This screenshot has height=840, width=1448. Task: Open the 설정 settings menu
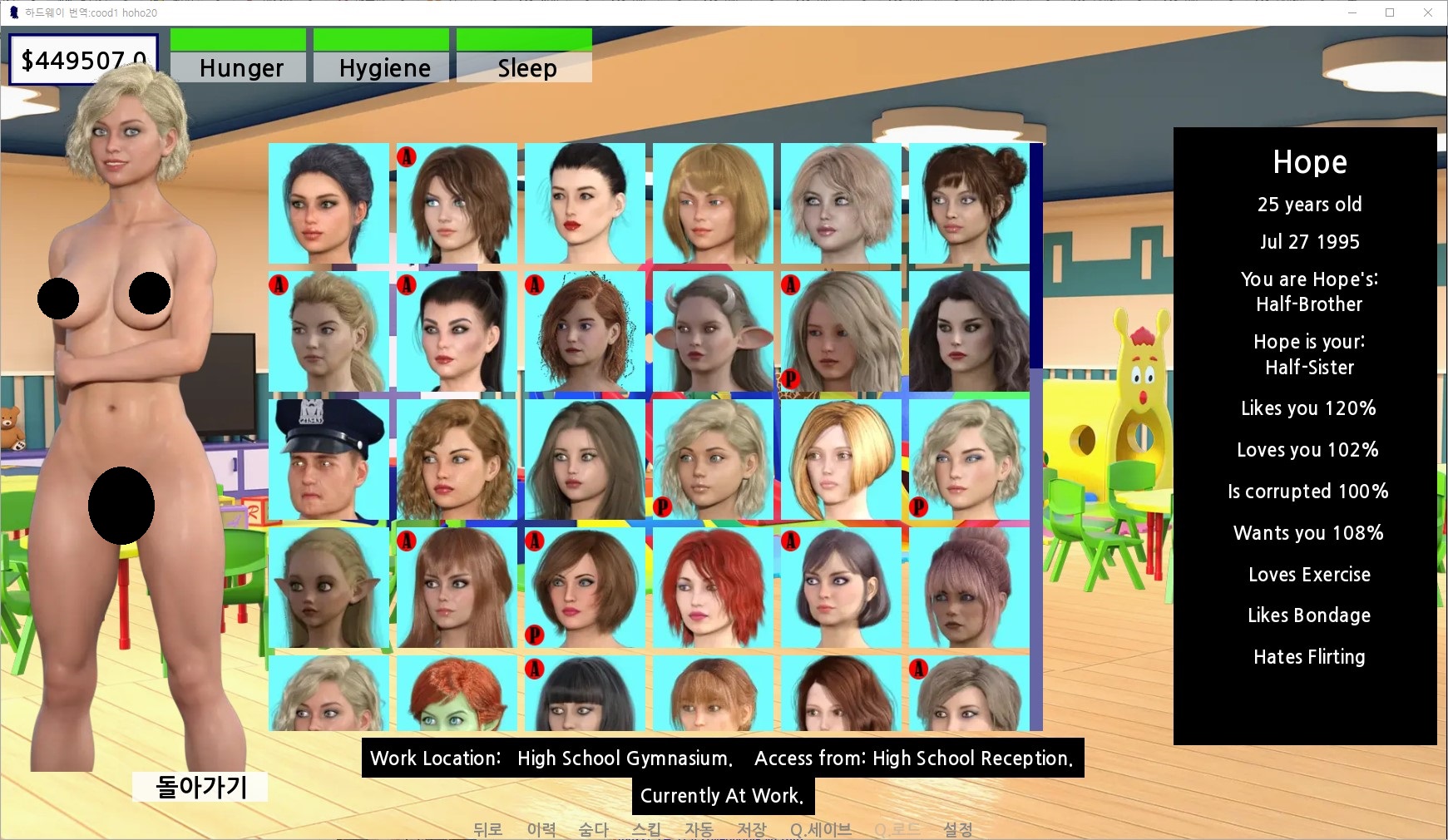click(957, 829)
